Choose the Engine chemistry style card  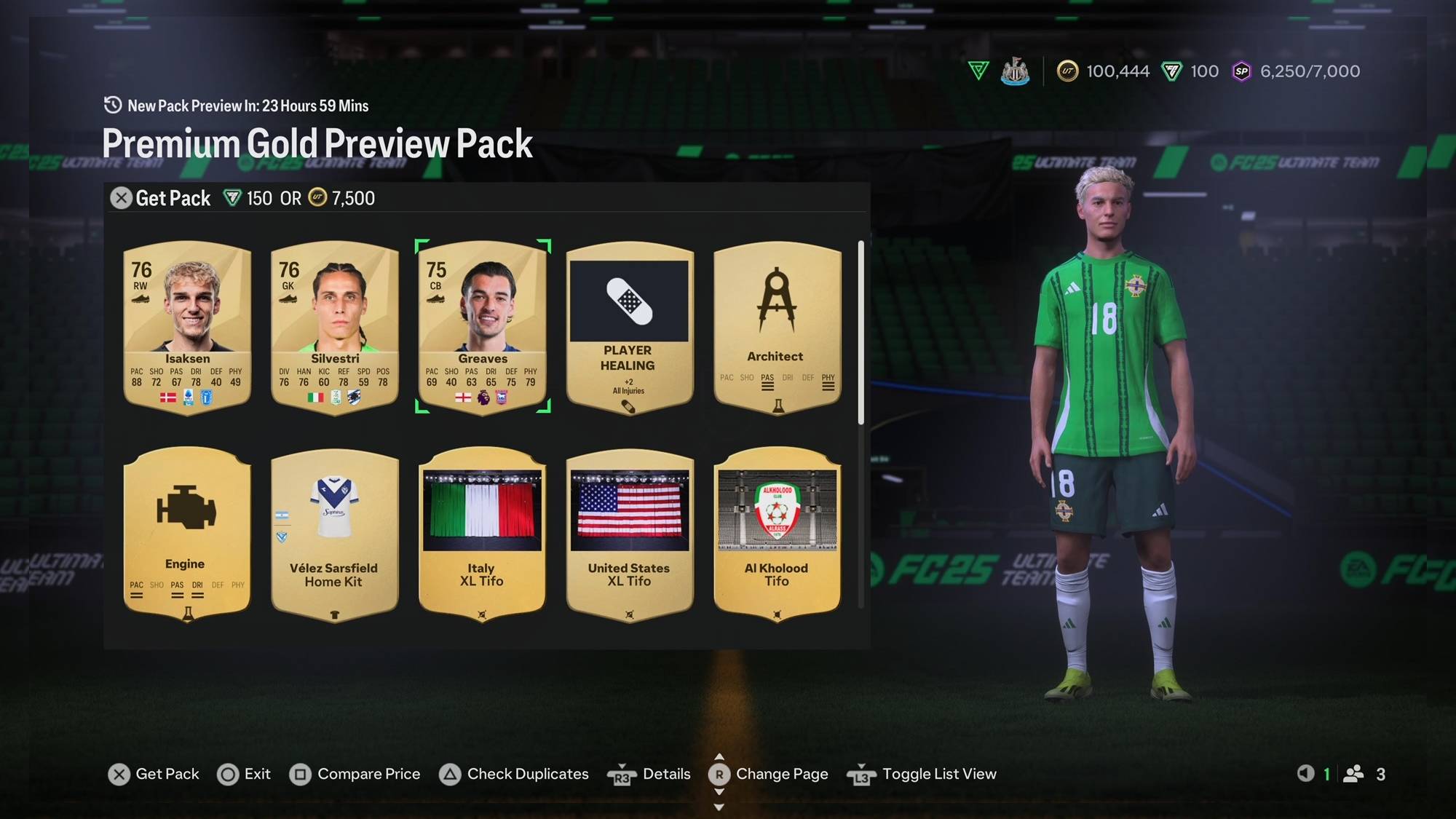coord(187,533)
